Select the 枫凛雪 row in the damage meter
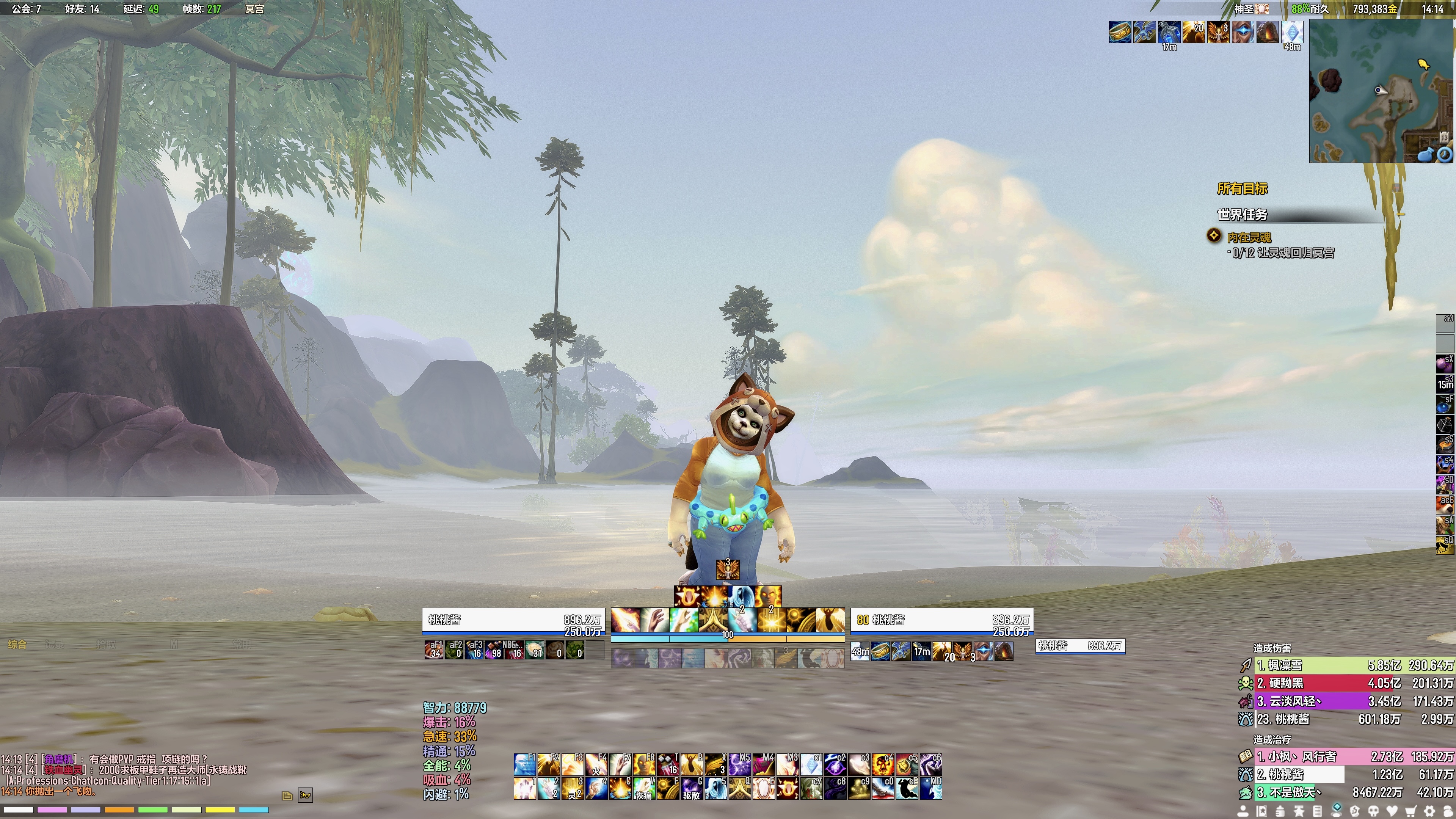The image size is (1456, 819). point(1351,665)
